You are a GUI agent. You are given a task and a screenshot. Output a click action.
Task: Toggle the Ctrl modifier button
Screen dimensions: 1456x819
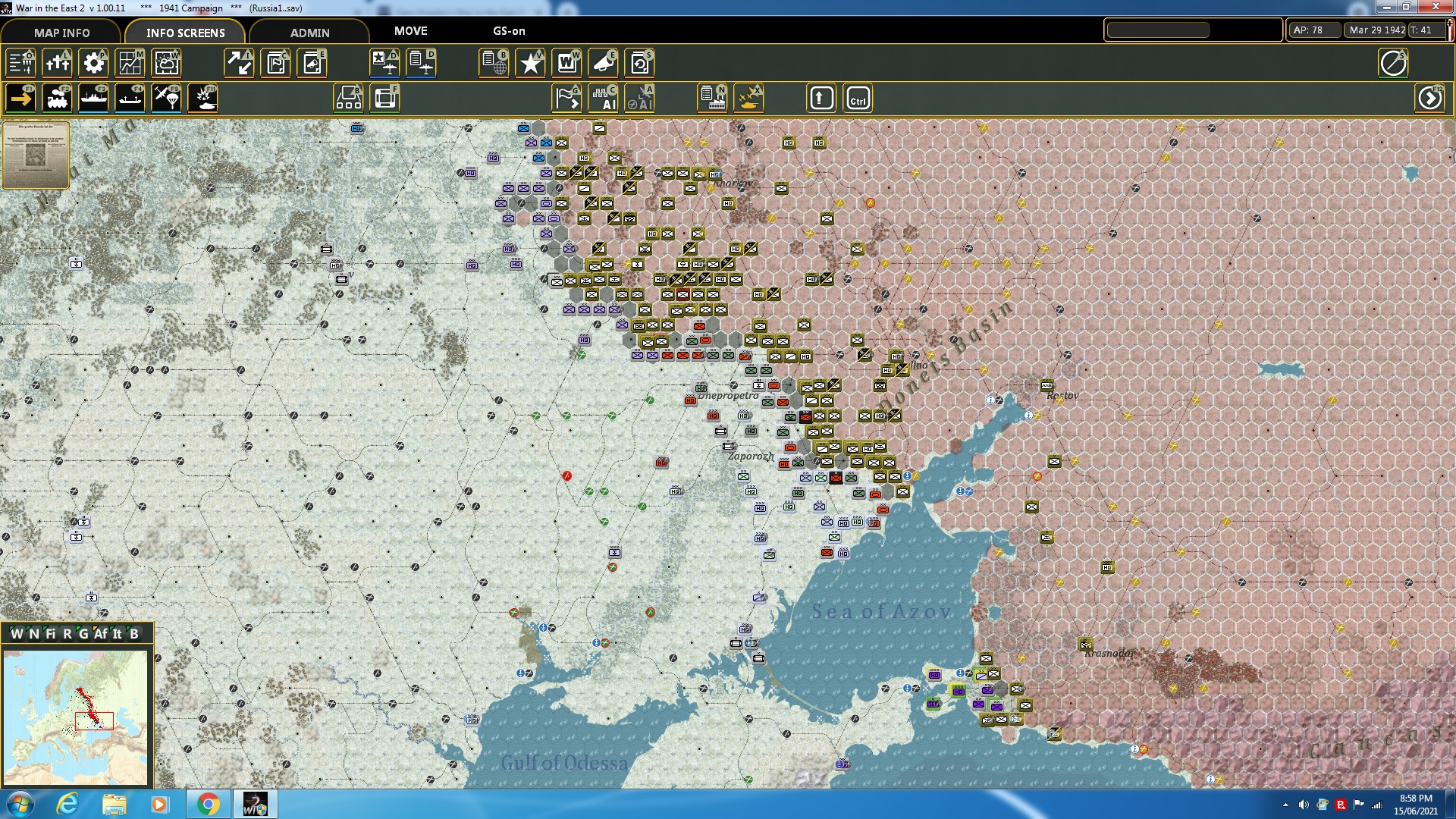coord(857,98)
